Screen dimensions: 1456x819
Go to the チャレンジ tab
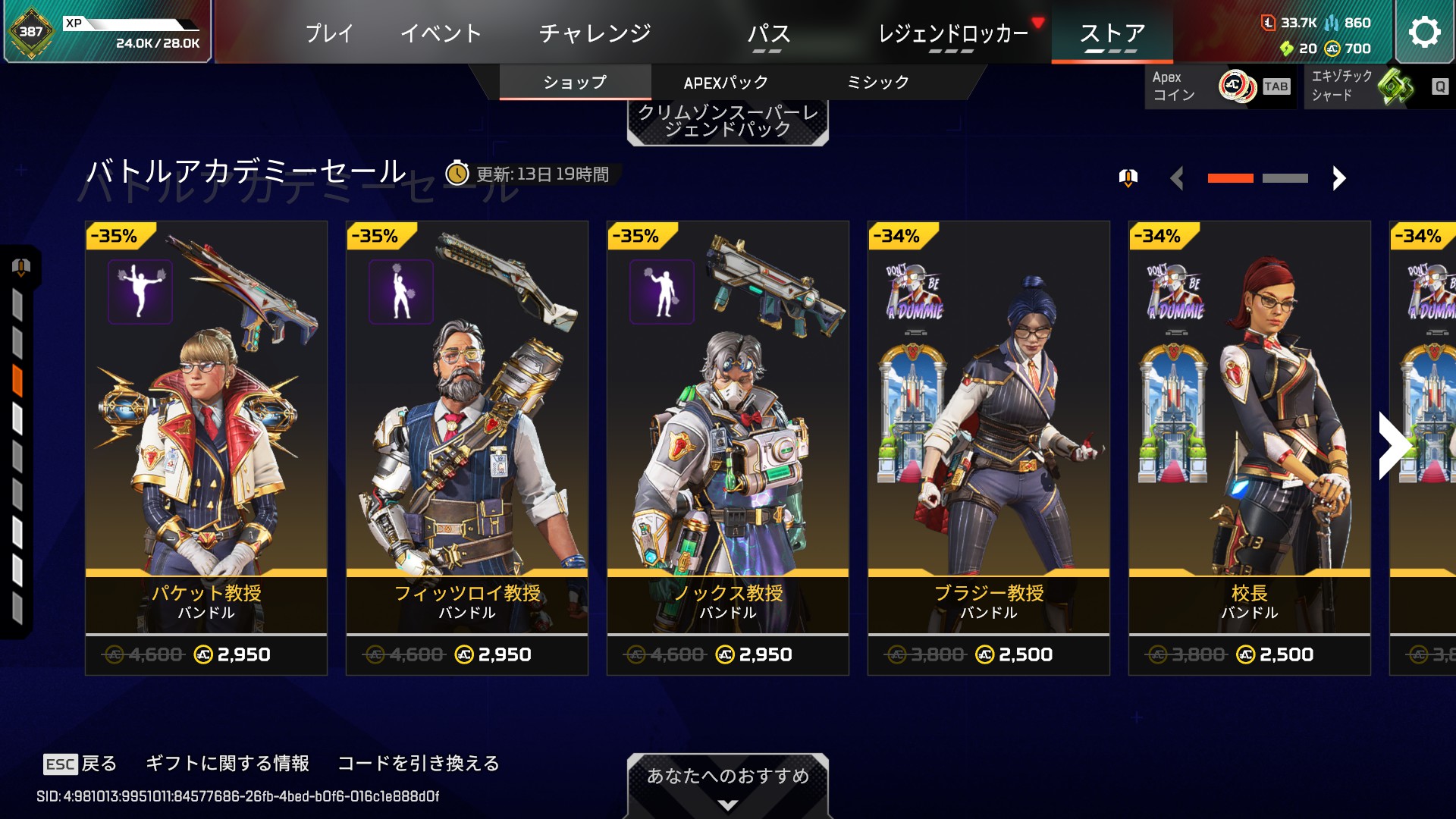pyautogui.click(x=595, y=33)
